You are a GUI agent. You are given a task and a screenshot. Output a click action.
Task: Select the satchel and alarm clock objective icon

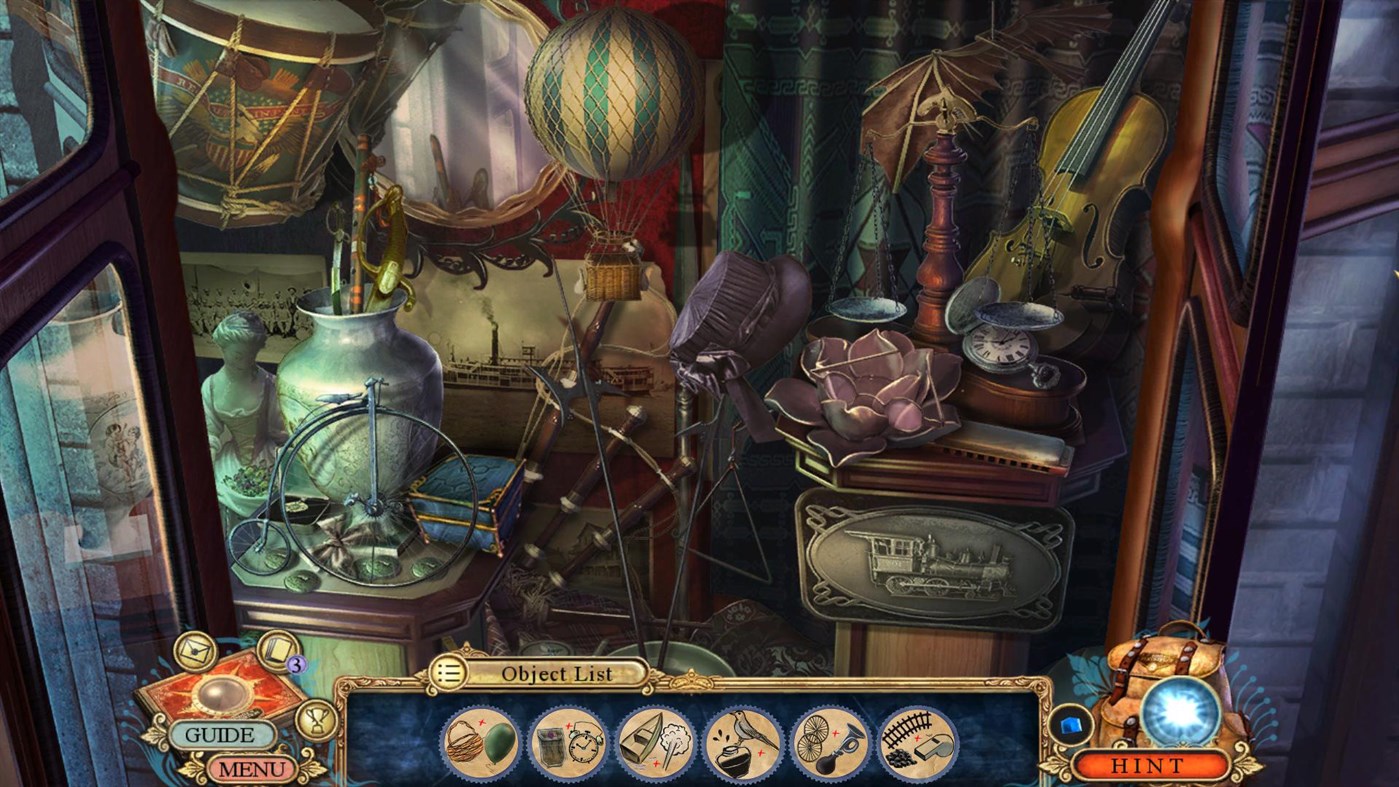[566, 740]
